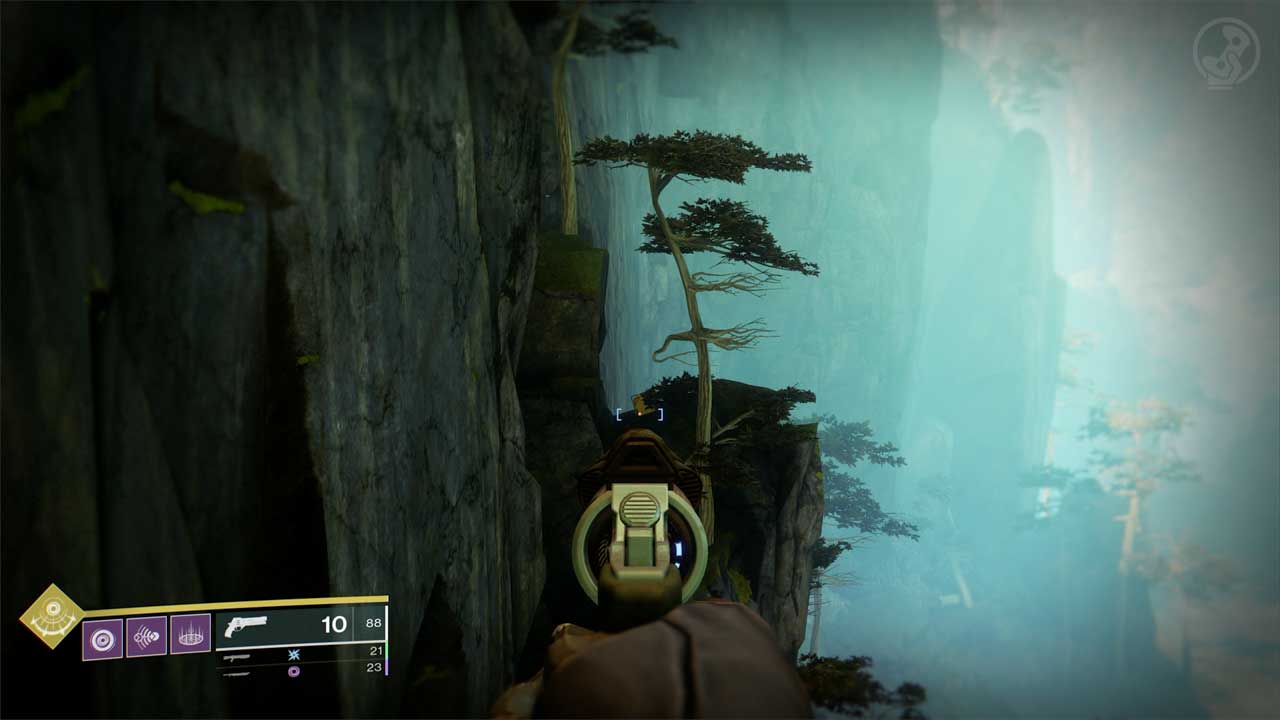1280x720 pixels.
Task: Switch to the arc energy weapon row
Action: coord(300,653)
